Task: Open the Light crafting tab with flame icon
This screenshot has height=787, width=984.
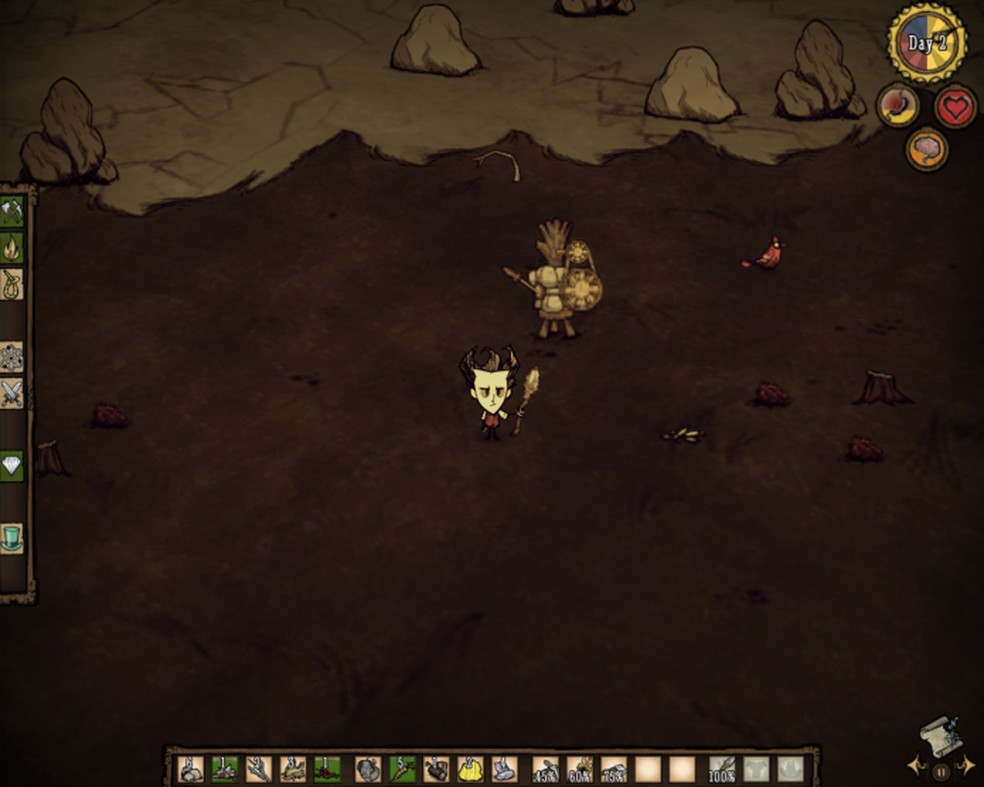Action: [12, 247]
